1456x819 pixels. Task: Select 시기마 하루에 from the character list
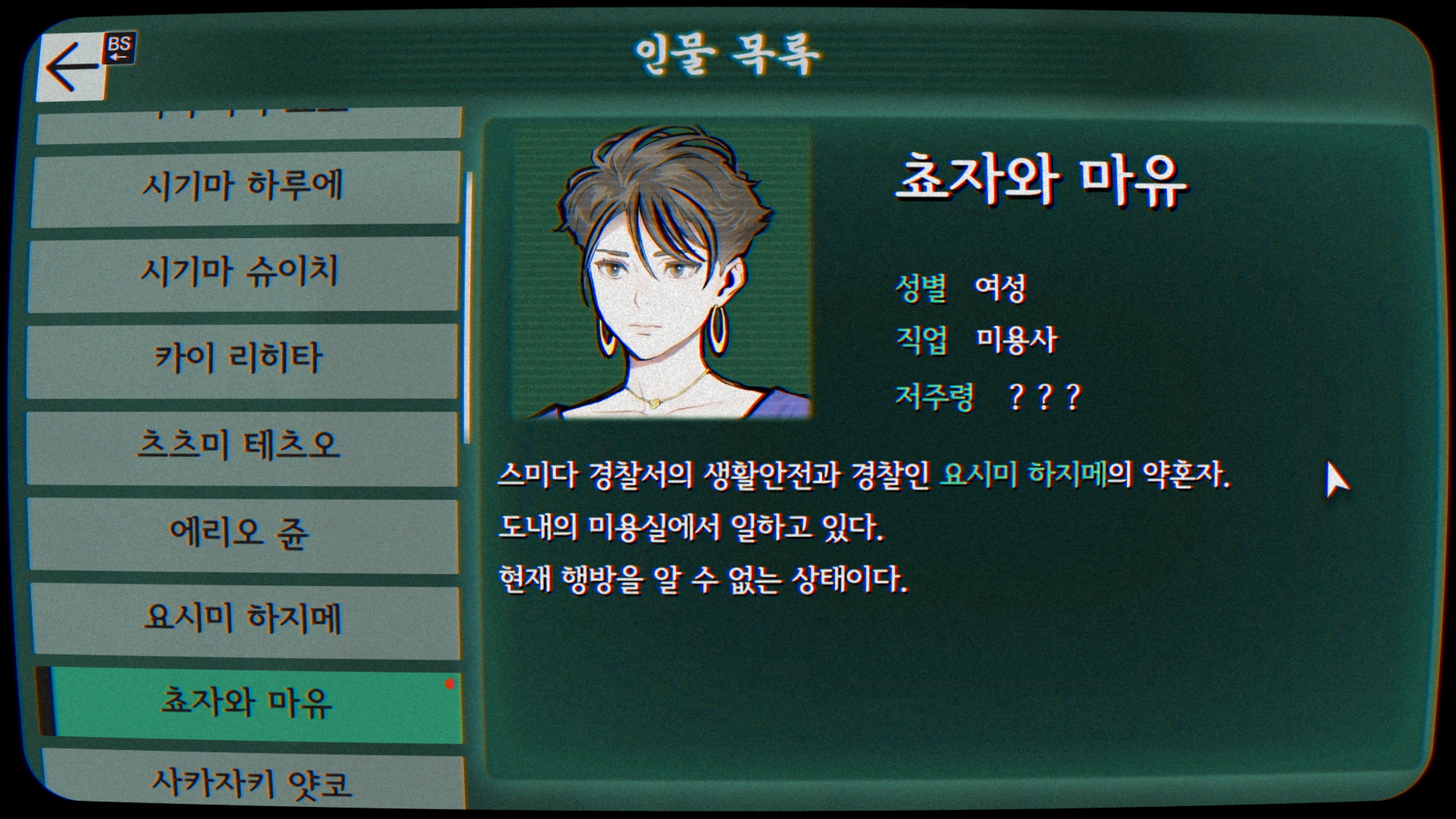click(x=245, y=188)
